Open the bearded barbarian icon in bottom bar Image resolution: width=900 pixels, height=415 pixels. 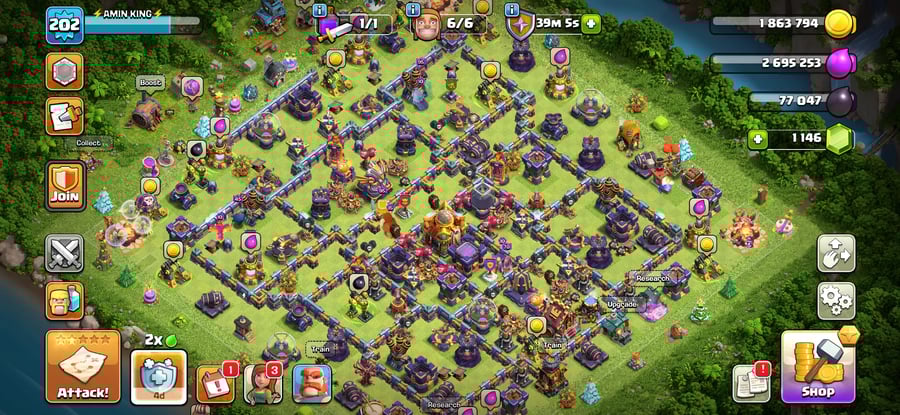[310, 382]
